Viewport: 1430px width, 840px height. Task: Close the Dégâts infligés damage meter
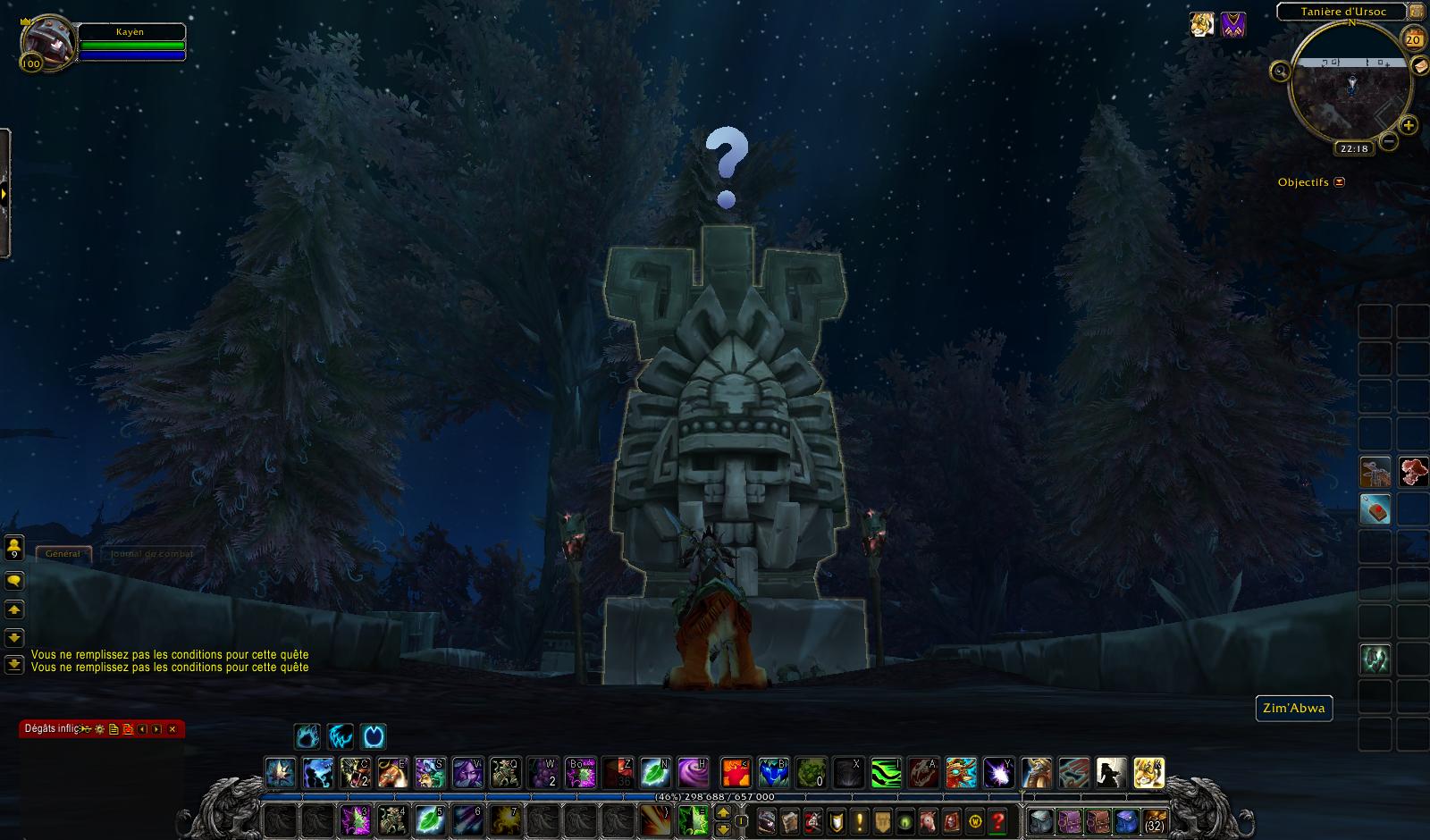point(172,729)
